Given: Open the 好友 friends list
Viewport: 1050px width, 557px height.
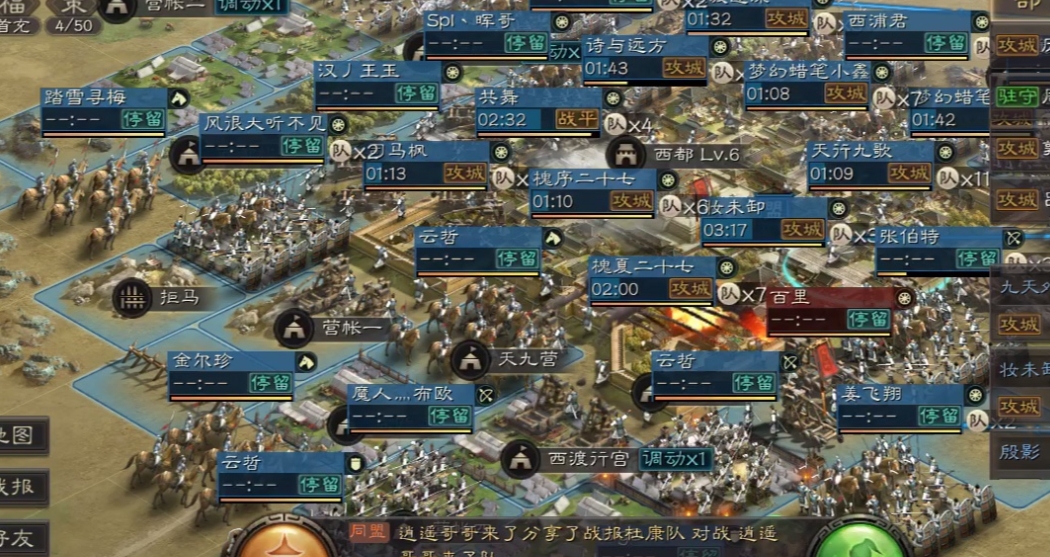Looking at the screenshot, I should [20, 538].
